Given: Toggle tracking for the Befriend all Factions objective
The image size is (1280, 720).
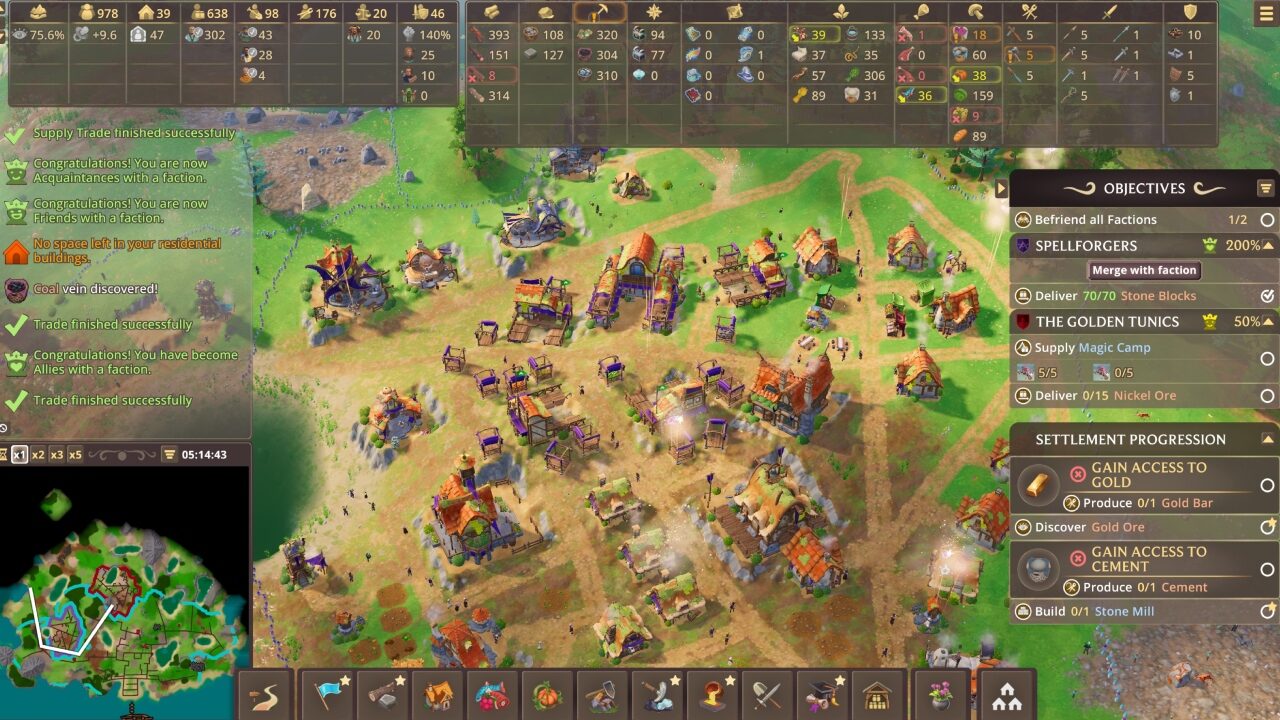Looking at the screenshot, I should [1266, 219].
